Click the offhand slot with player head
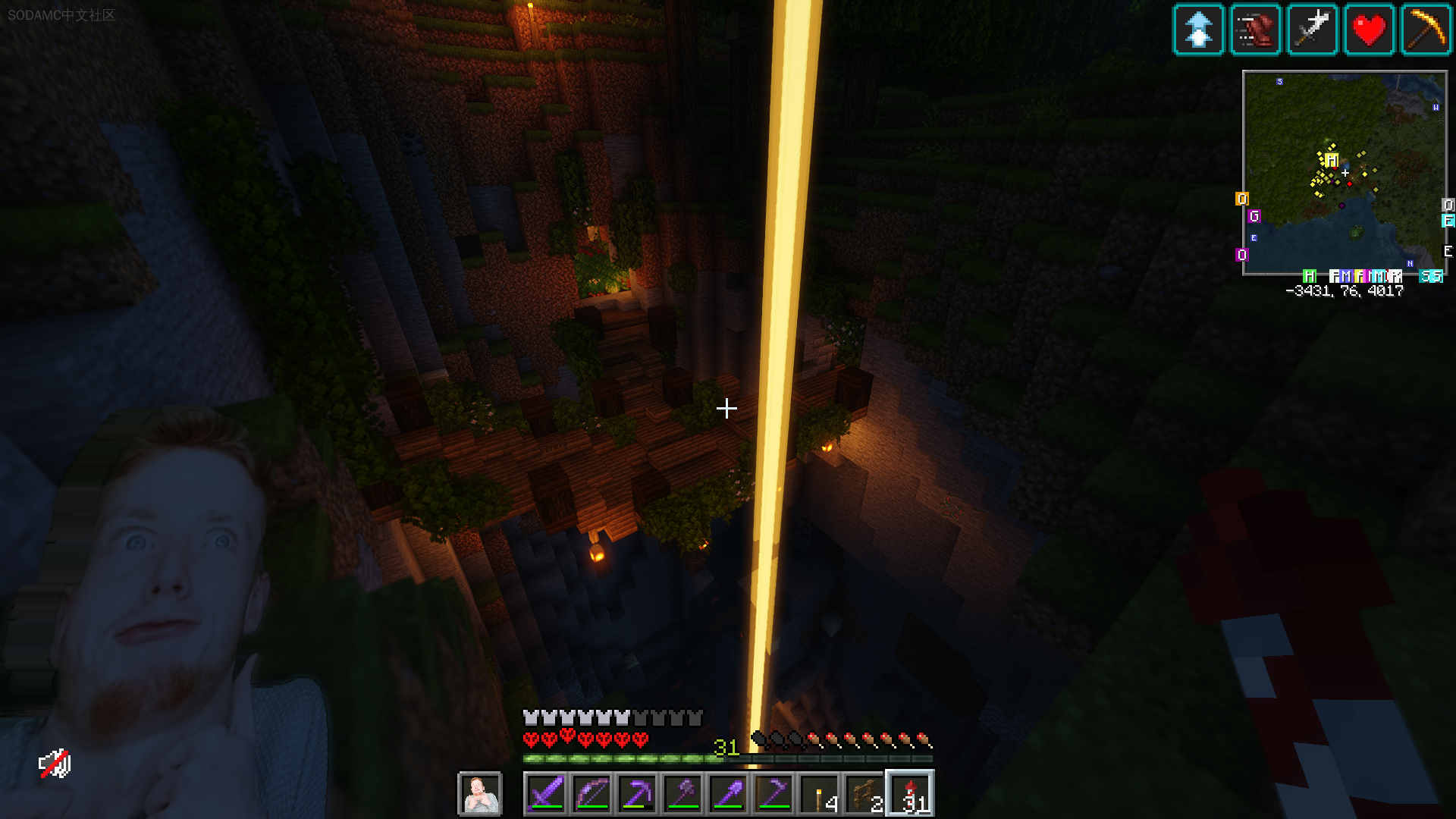1456x819 pixels. click(x=479, y=794)
